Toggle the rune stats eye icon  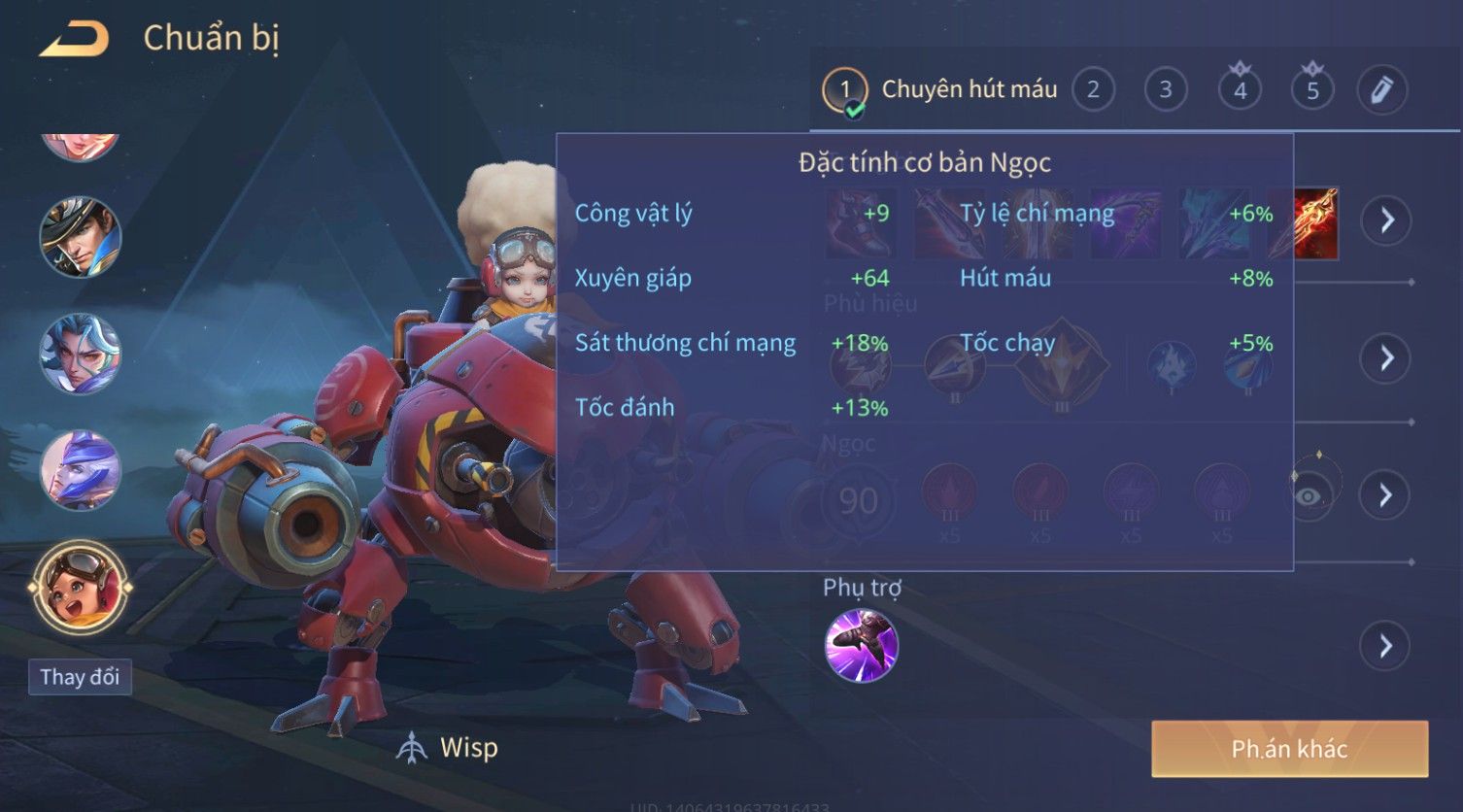pyautogui.click(x=1310, y=496)
